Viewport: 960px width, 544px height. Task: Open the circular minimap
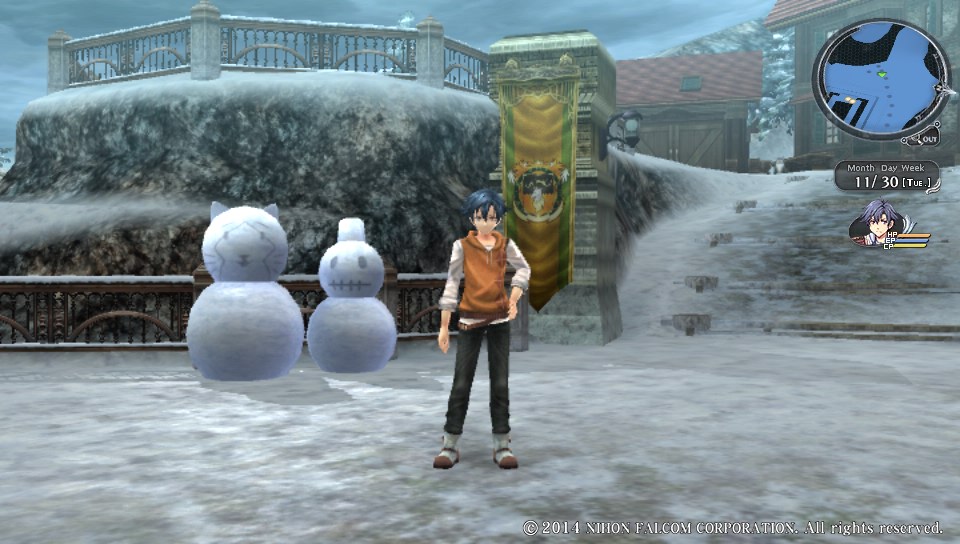[x=879, y=82]
